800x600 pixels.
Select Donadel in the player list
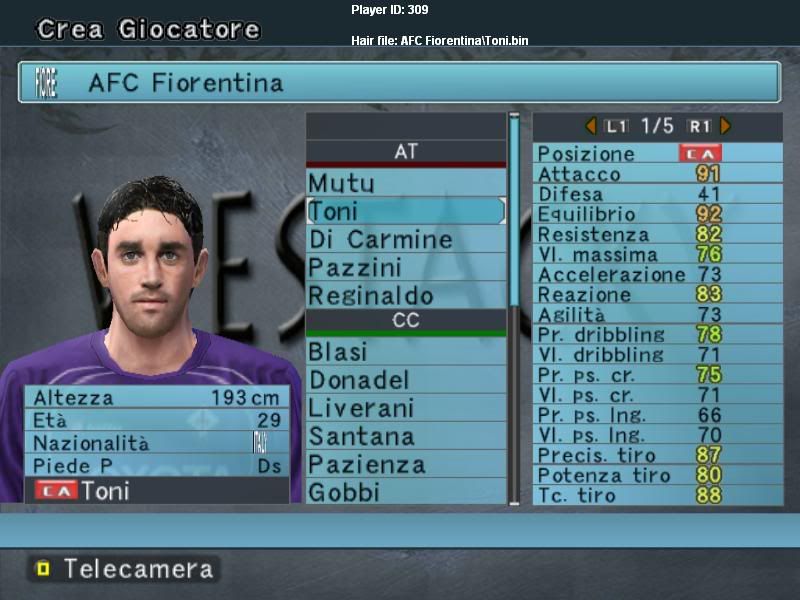coord(405,380)
